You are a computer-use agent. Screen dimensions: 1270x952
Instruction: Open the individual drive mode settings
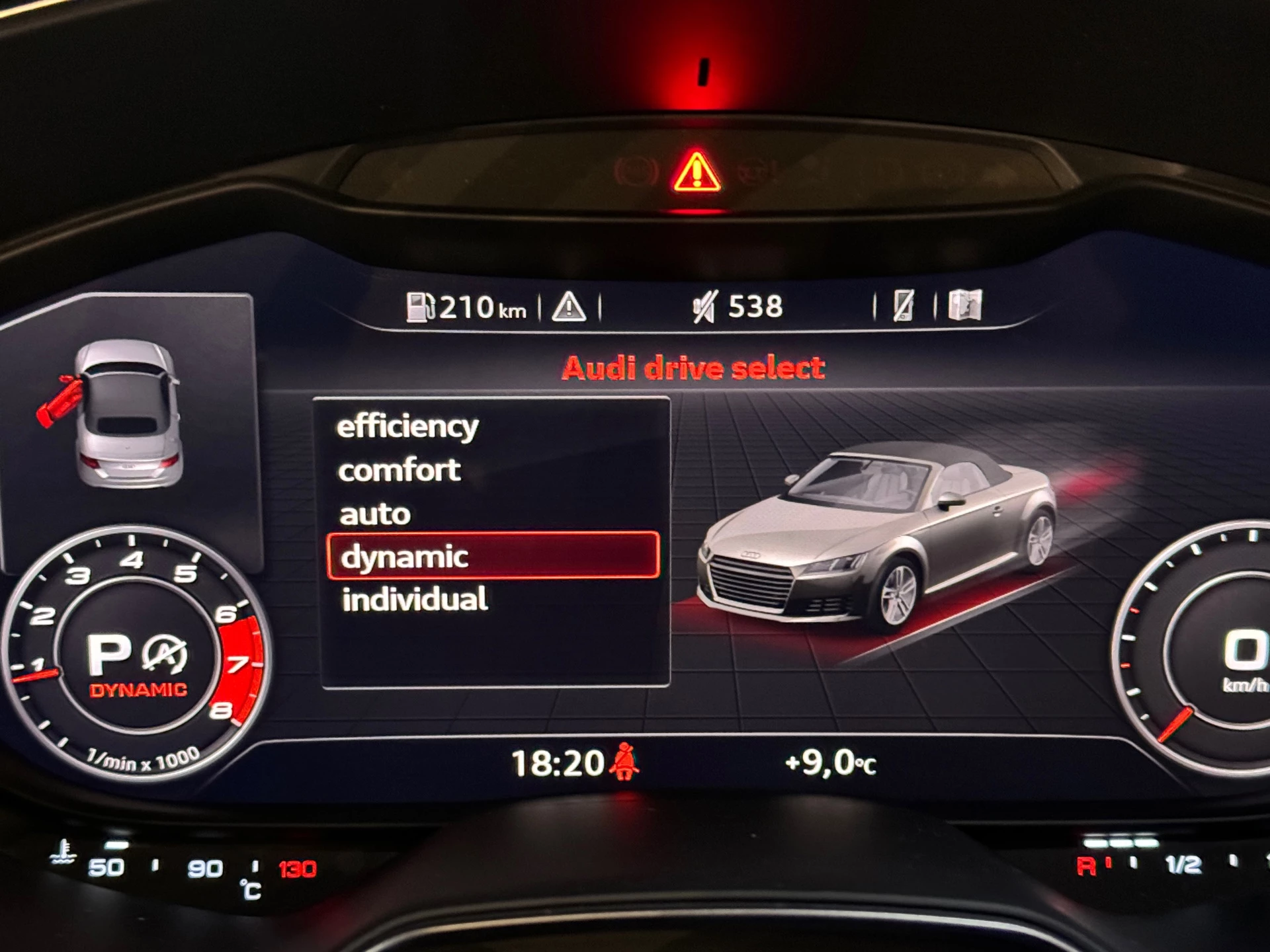tap(413, 600)
